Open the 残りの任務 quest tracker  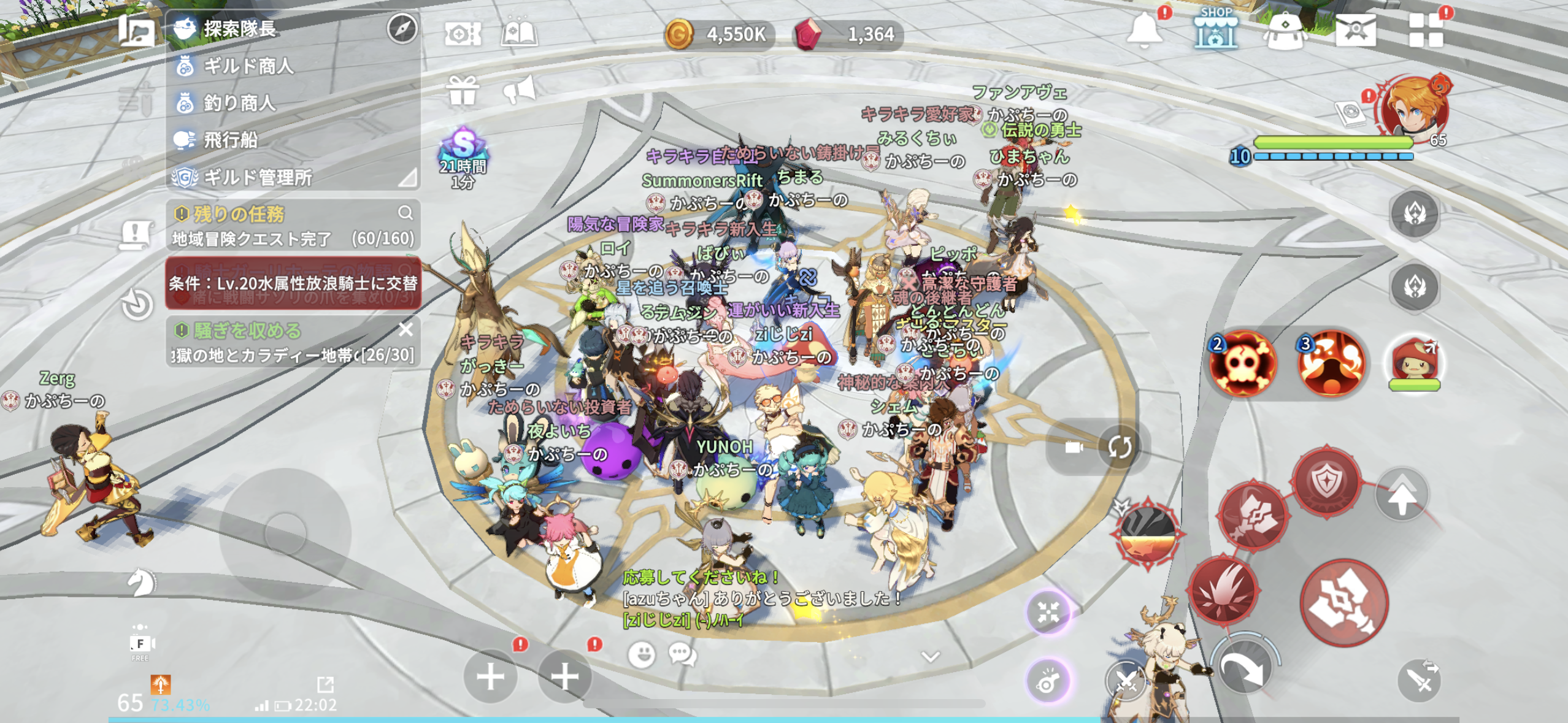click(239, 214)
